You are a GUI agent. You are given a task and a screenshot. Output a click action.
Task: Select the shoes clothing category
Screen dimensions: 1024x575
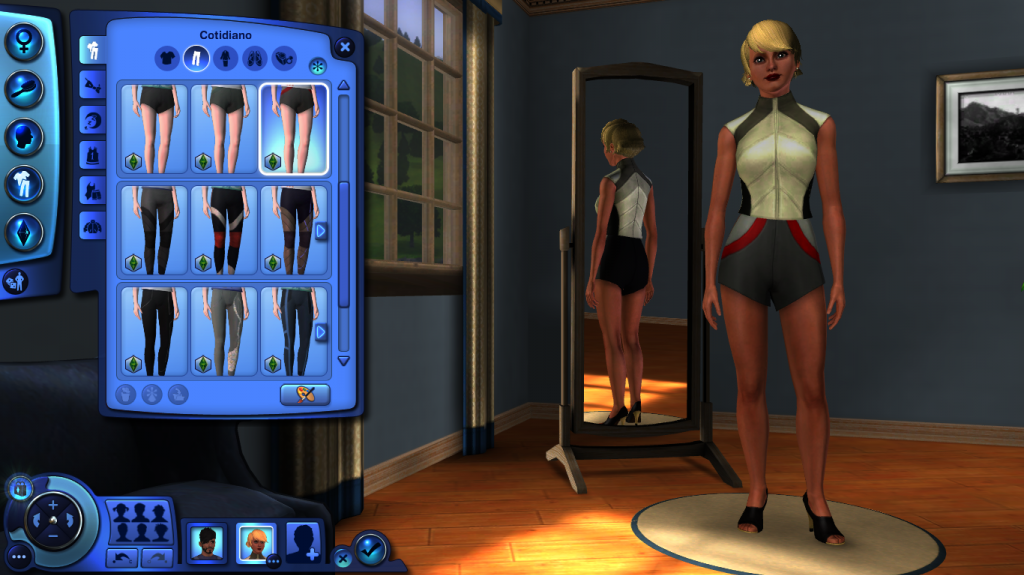coord(254,59)
